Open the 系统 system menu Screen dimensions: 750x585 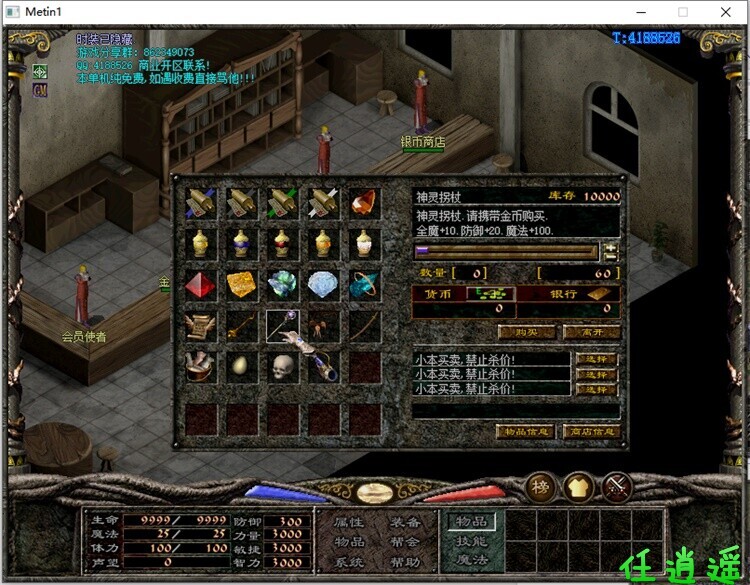(x=349, y=562)
